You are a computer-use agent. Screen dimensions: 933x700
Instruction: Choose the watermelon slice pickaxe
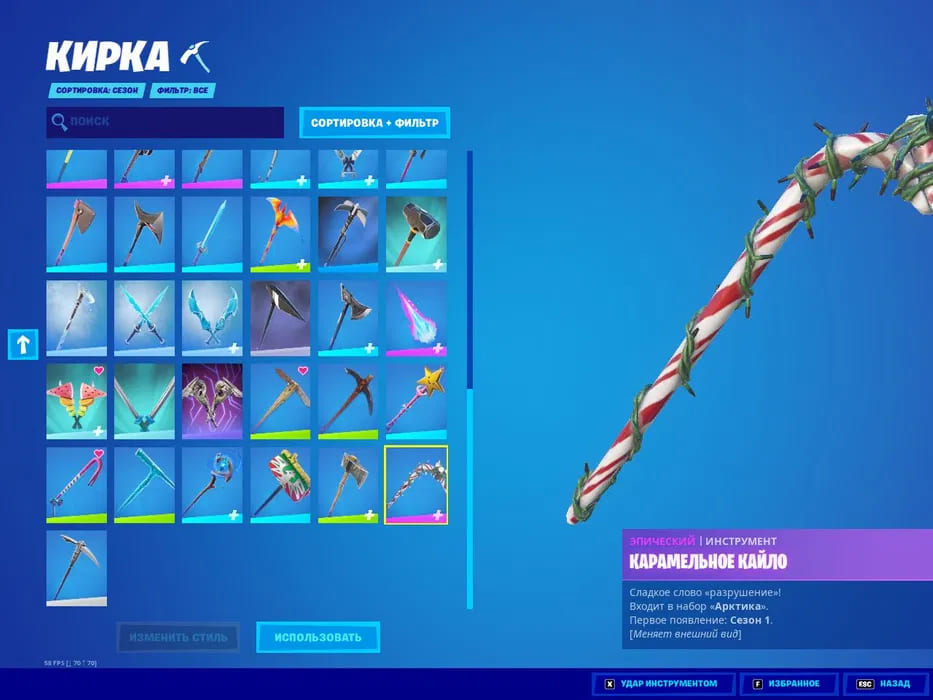pyautogui.click(x=76, y=400)
